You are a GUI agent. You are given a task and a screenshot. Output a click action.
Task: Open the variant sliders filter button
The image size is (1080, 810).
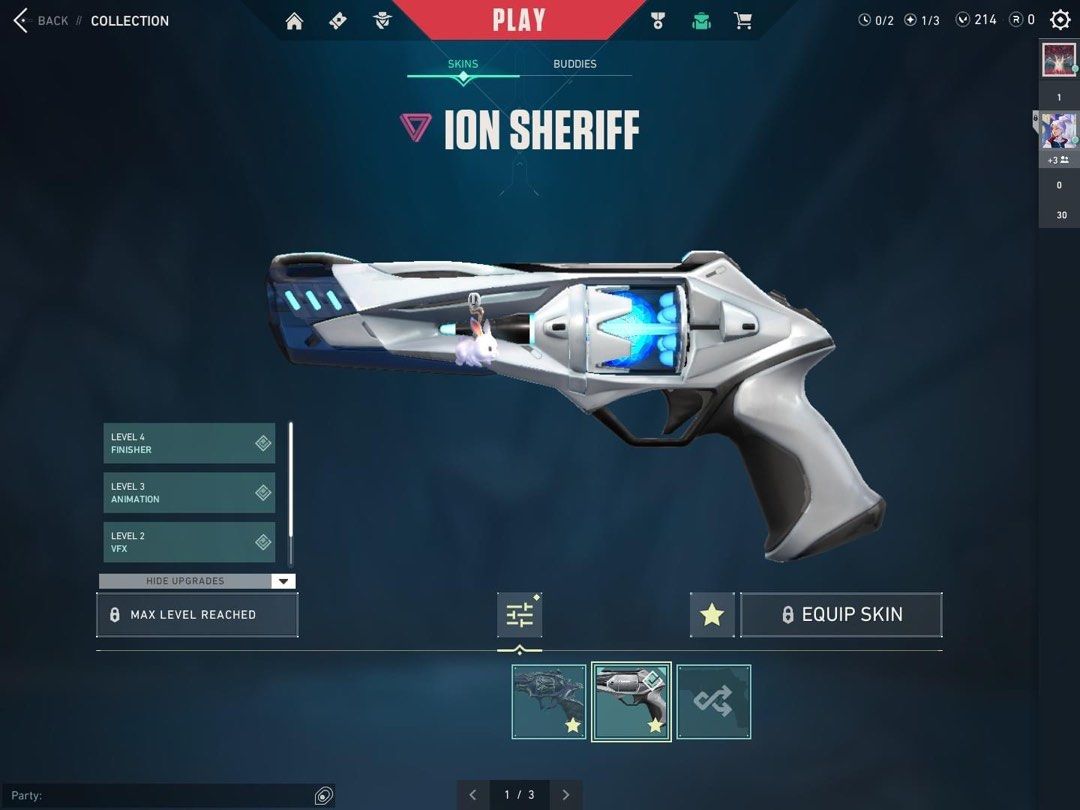pyautogui.click(x=520, y=615)
